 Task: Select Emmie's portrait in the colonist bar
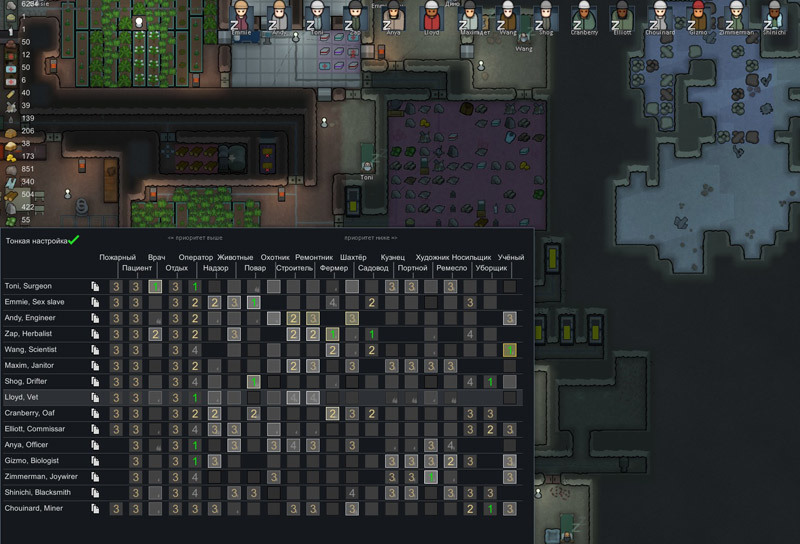(x=241, y=18)
